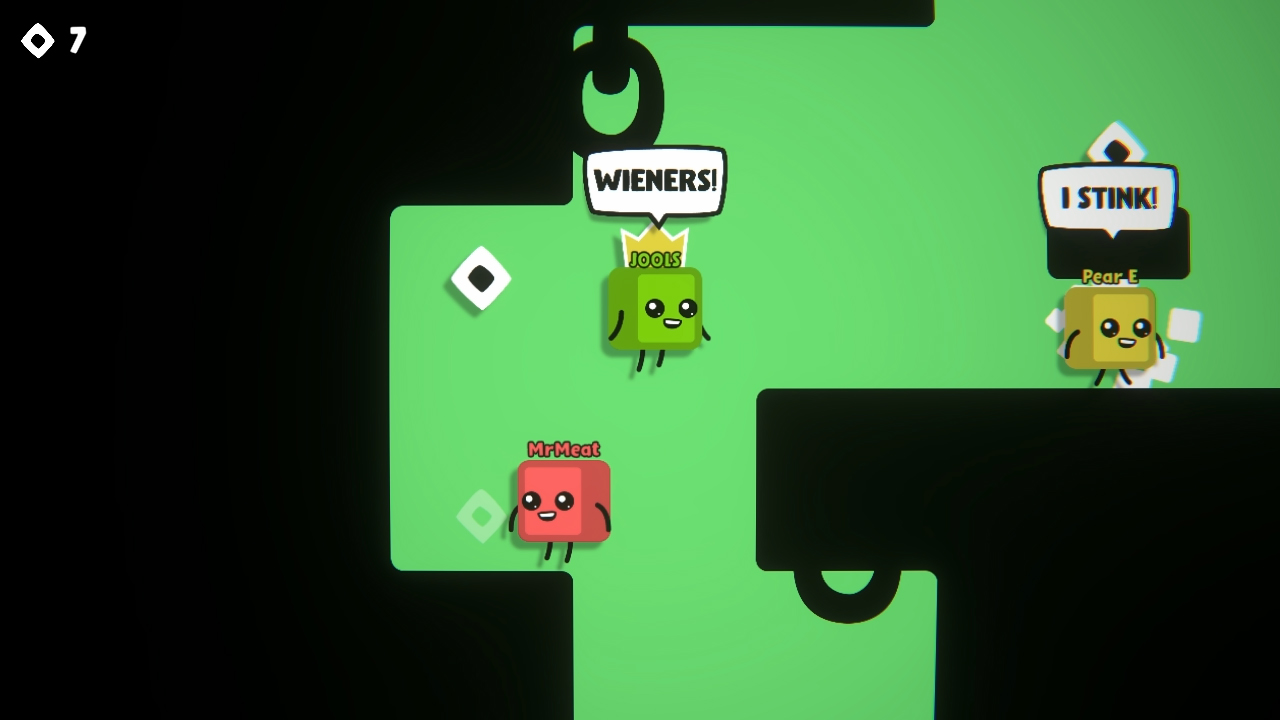Select the player name Pear E

[1110, 277]
